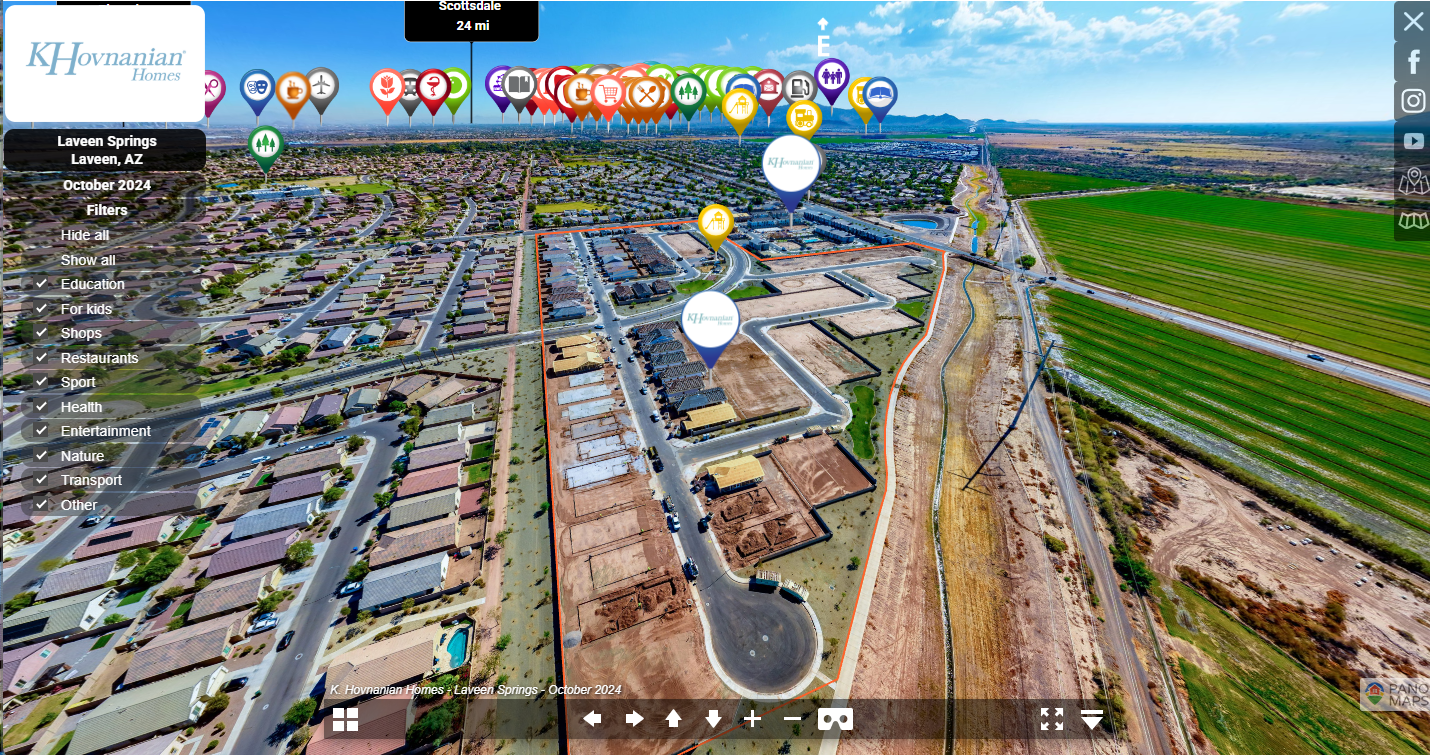
Task: Uncheck the Shops filter
Action: coord(42,333)
